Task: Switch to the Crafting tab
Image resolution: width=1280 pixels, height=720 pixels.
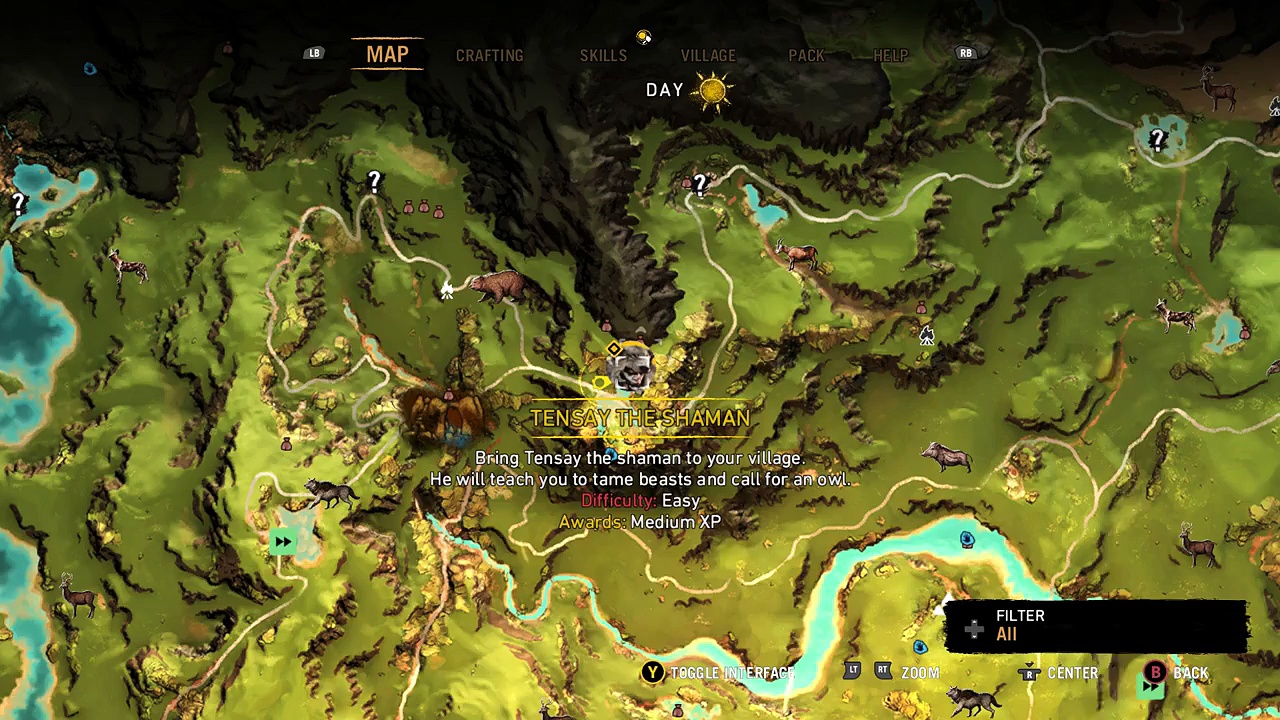Action: [x=489, y=56]
